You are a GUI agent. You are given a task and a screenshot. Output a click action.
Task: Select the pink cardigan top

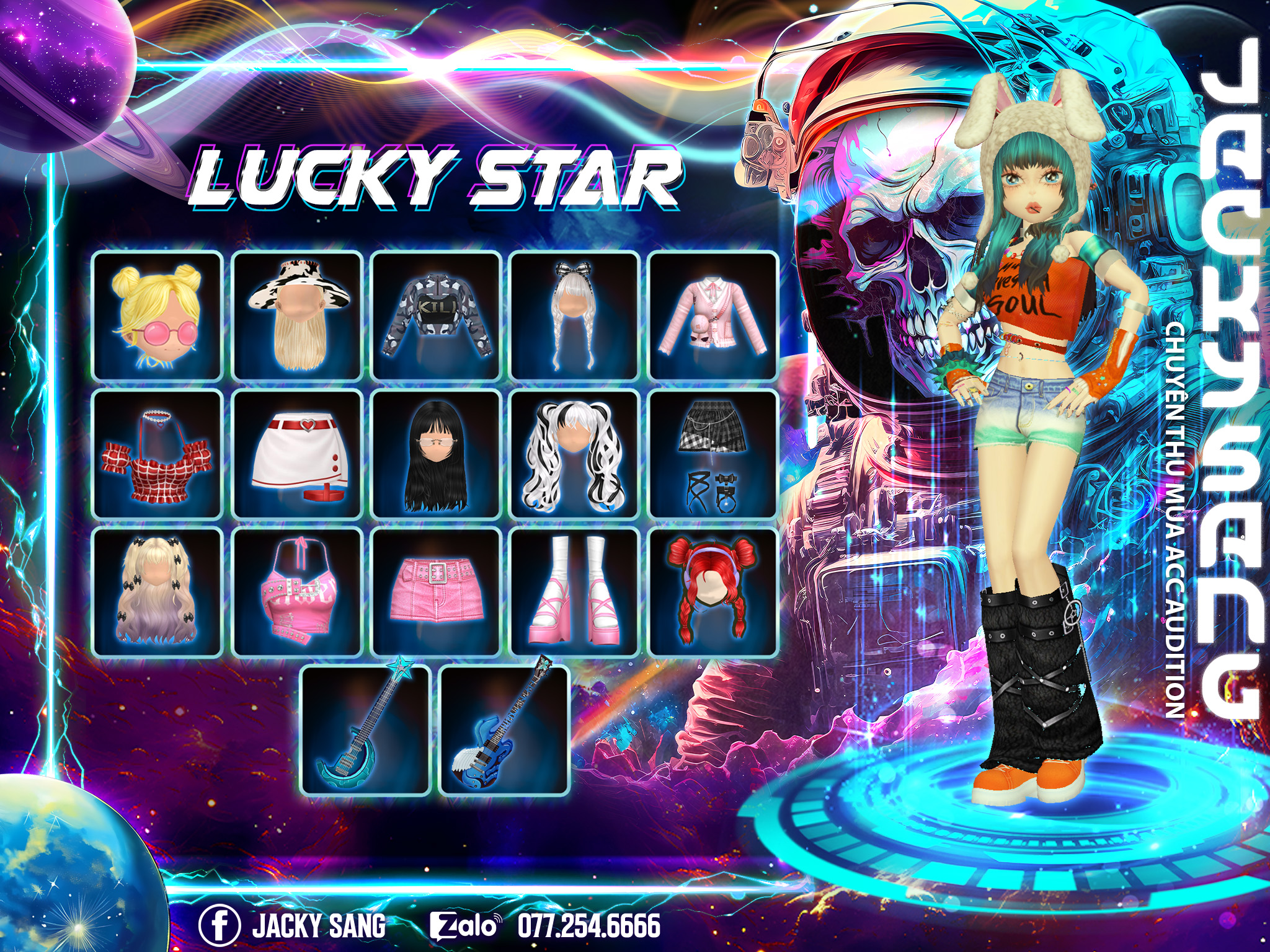pos(713,315)
